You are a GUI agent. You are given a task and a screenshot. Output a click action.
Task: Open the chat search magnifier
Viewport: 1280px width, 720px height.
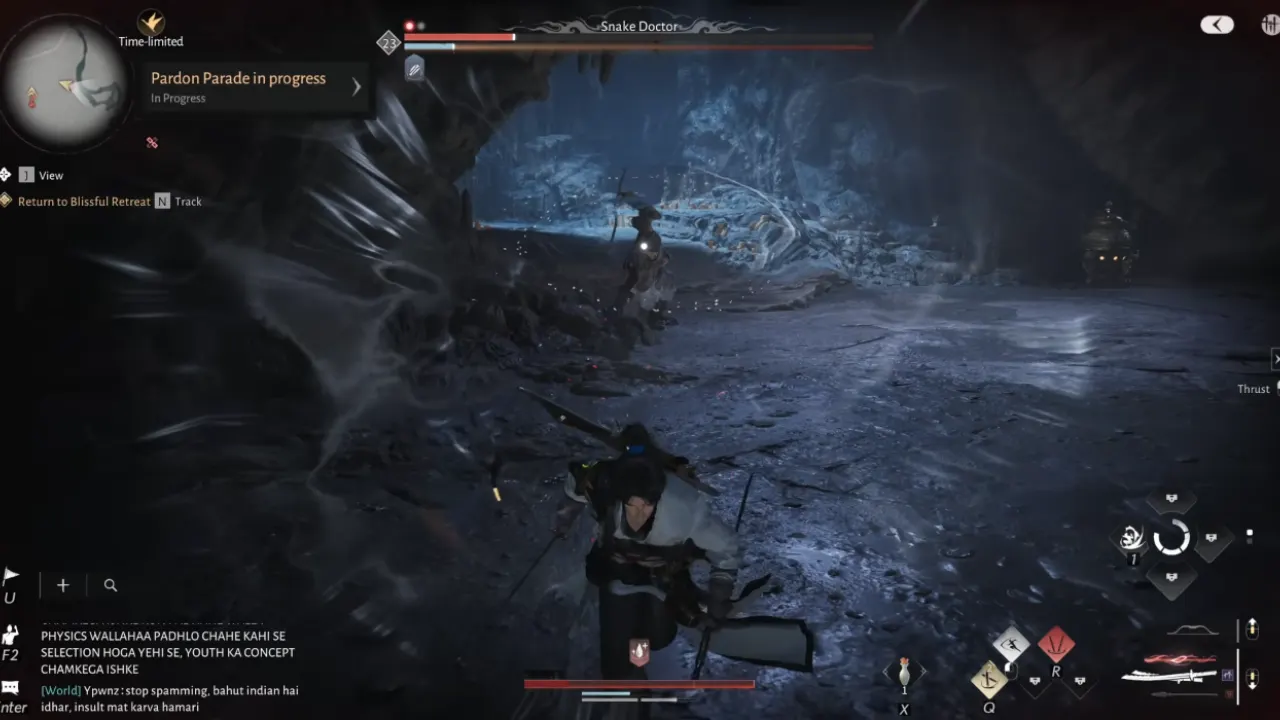pos(110,585)
